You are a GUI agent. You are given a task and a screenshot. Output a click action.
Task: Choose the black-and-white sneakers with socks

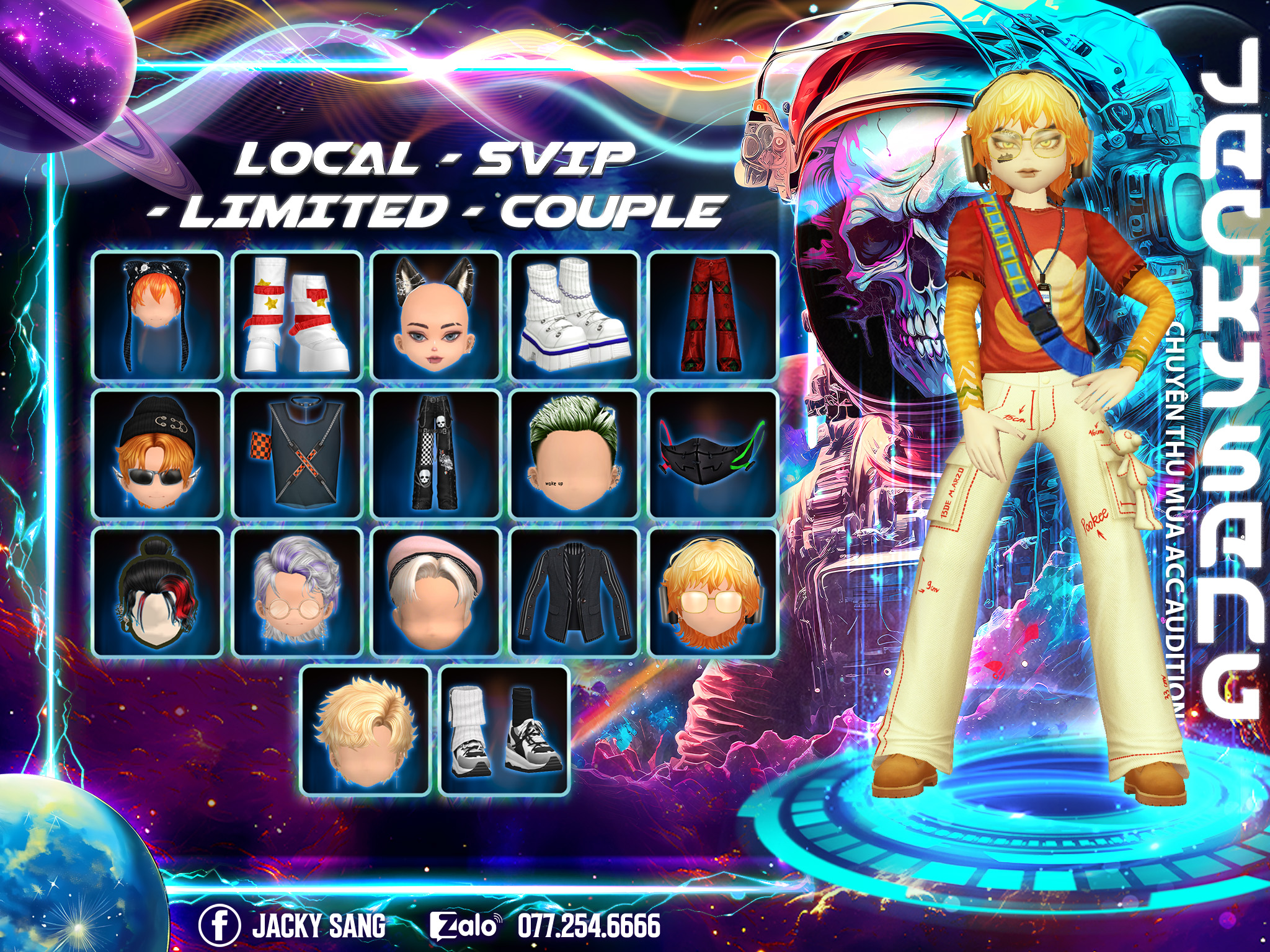click(504, 731)
